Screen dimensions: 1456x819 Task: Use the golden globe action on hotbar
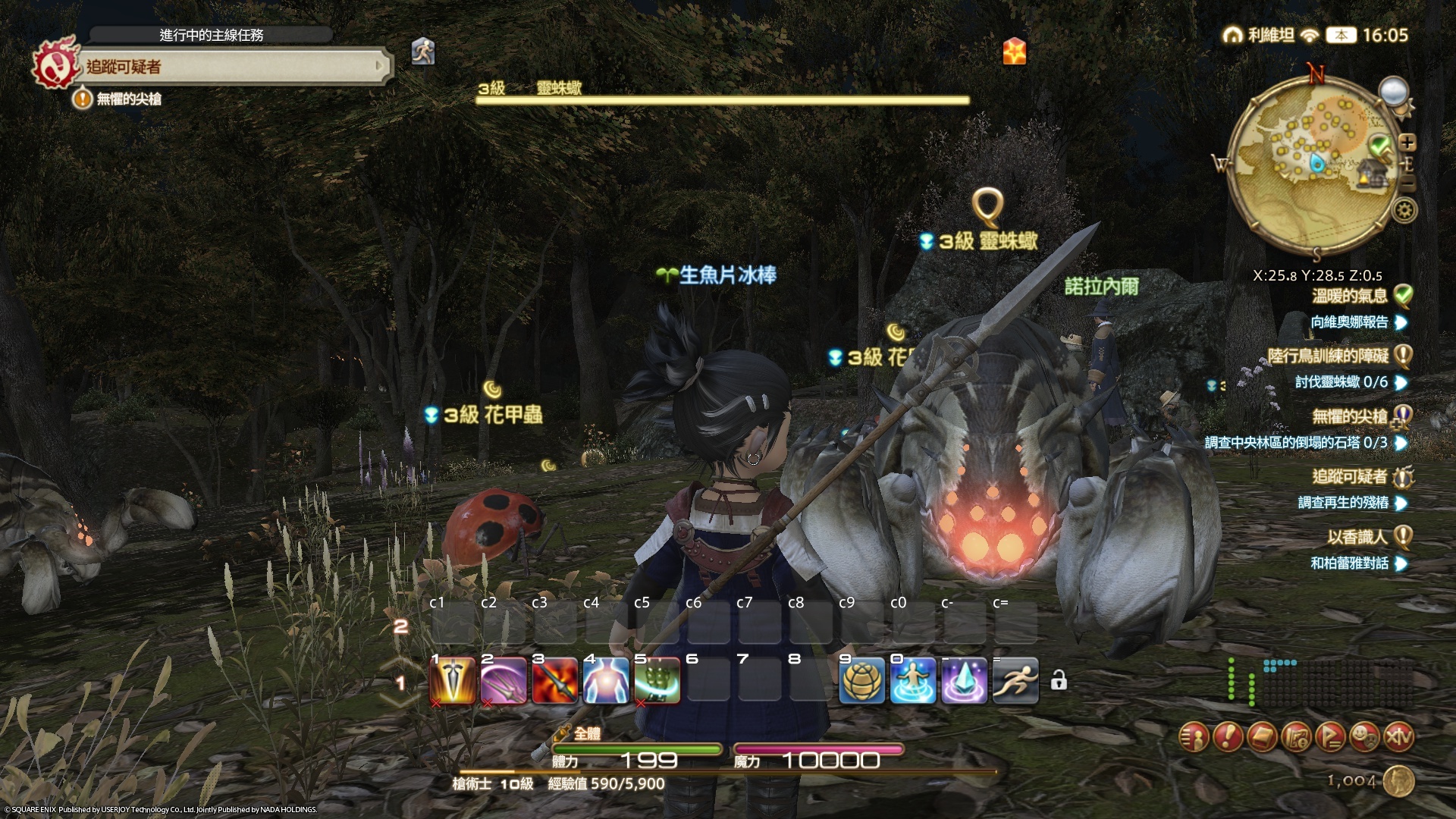(862, 680)
